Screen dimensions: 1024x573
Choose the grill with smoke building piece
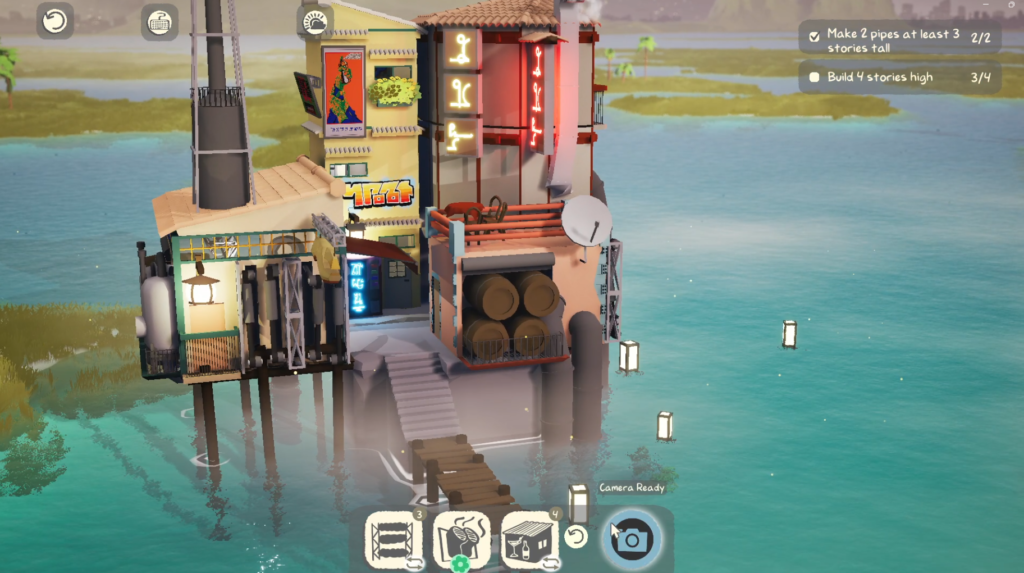pos(461,540)
